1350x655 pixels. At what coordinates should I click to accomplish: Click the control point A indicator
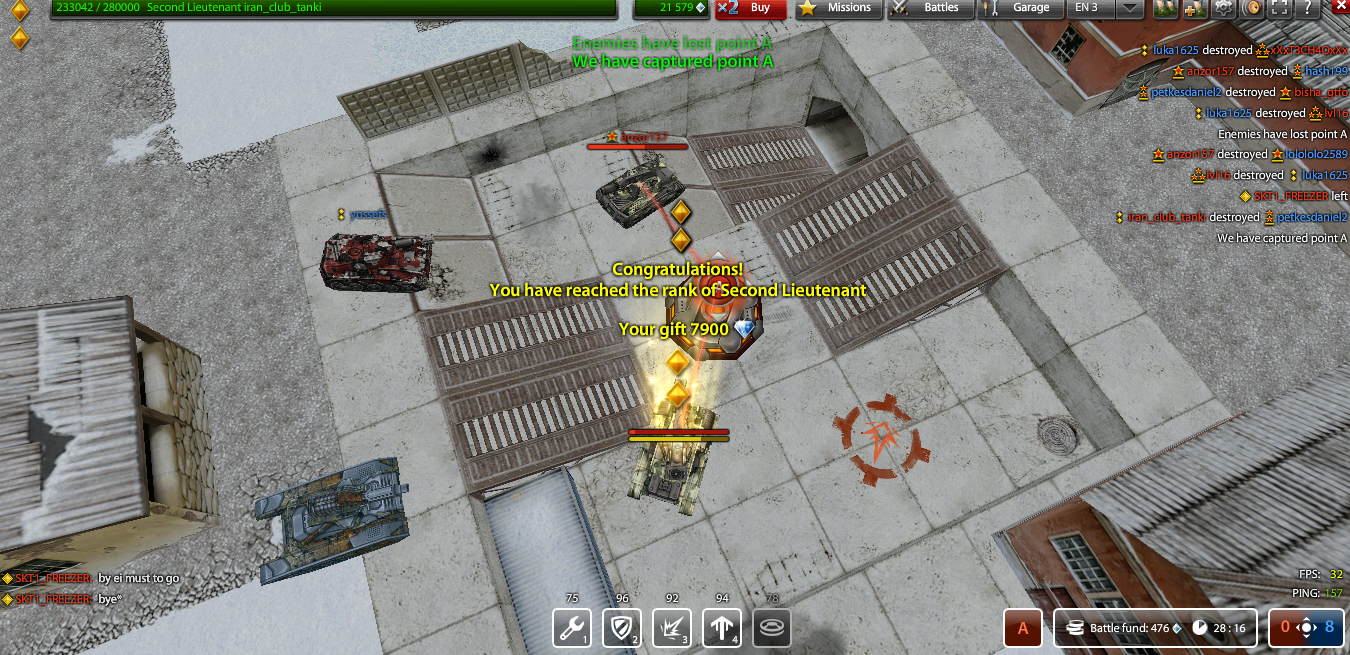[x=1022, y=629]
